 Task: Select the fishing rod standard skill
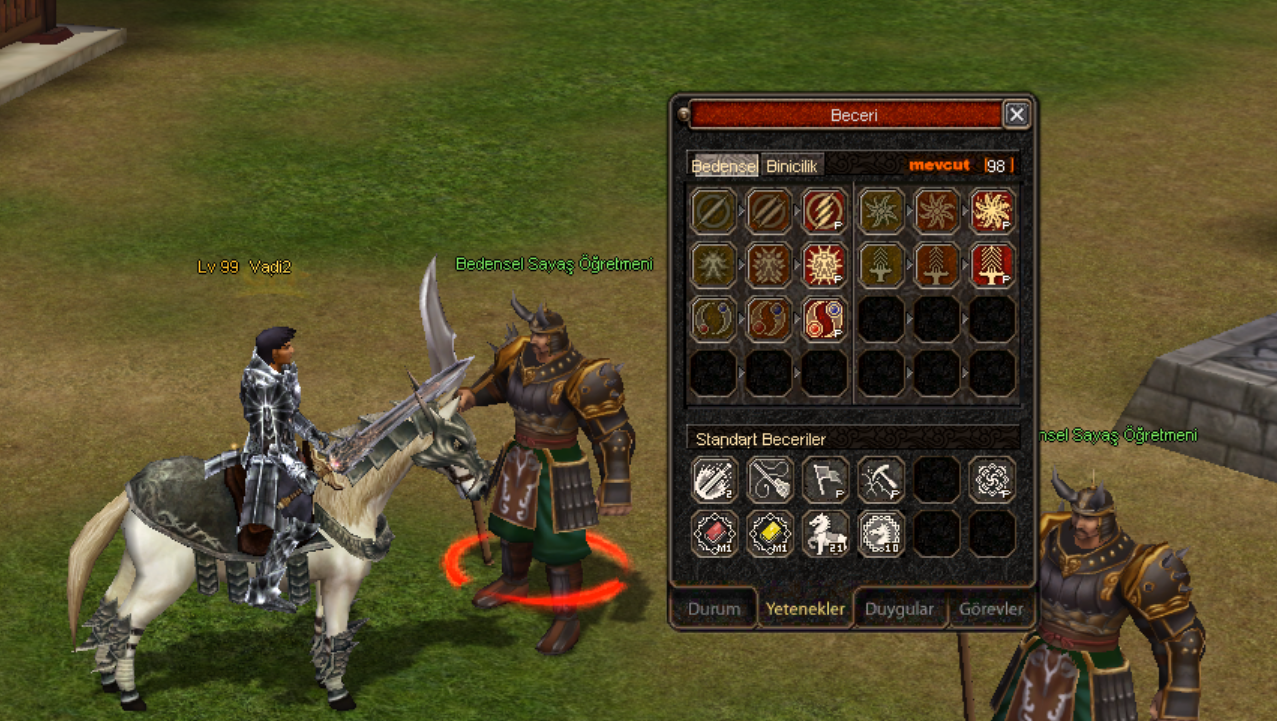pyautogui.click(x=770, y=481)
